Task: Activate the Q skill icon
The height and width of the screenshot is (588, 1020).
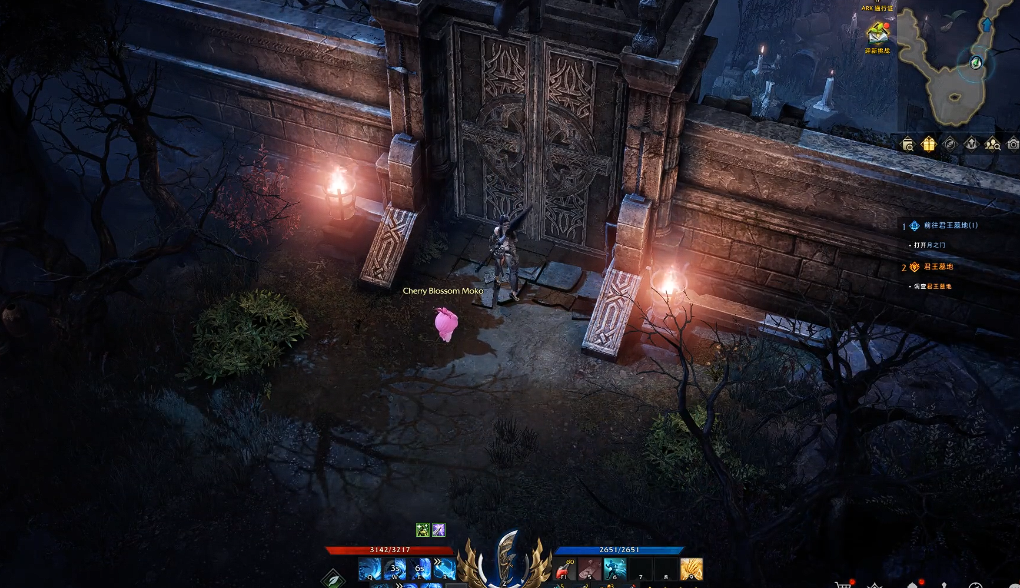Action: [x=369, y=569]
